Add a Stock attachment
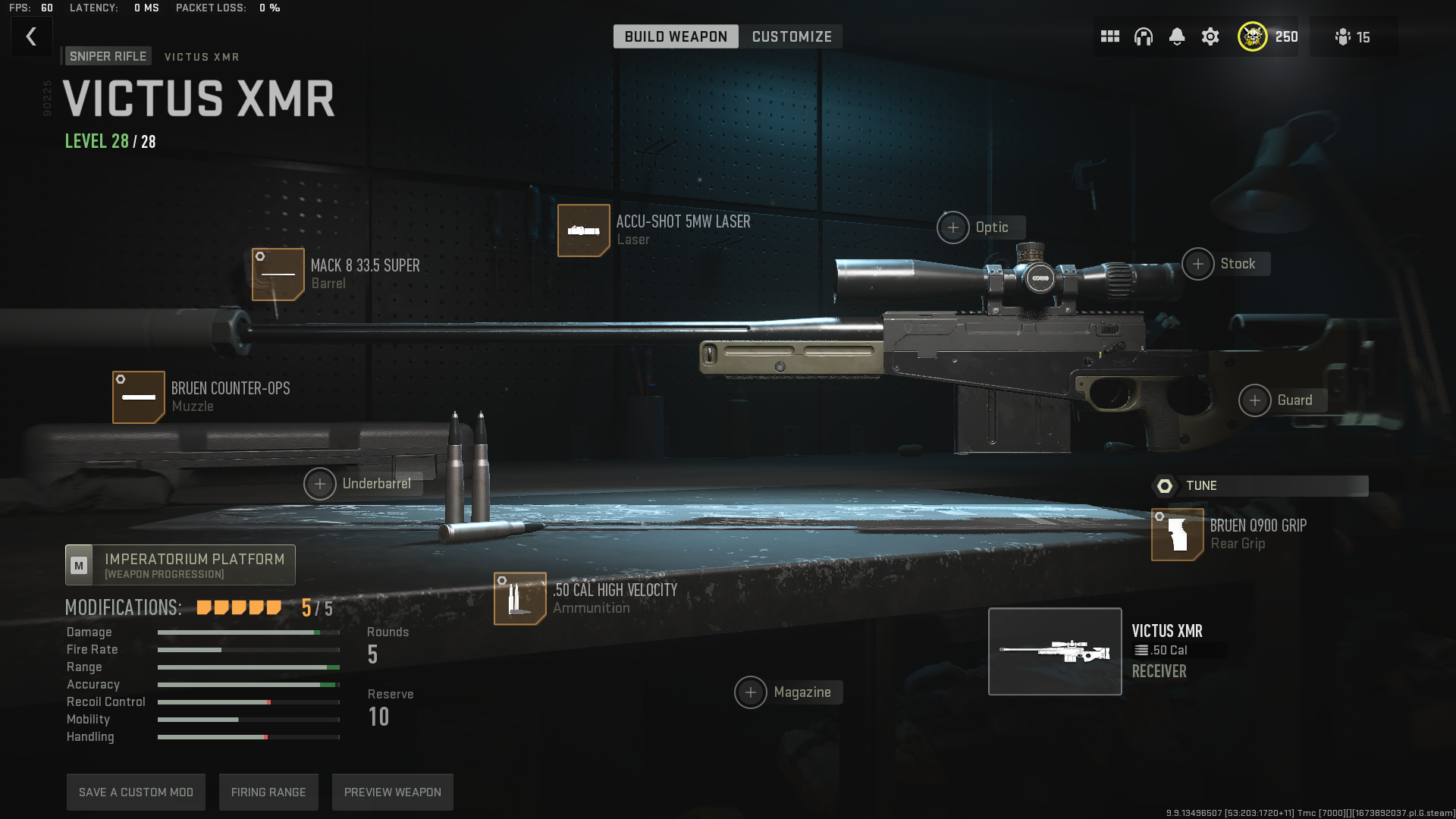1456x819 pixels. pos(1198,264)
